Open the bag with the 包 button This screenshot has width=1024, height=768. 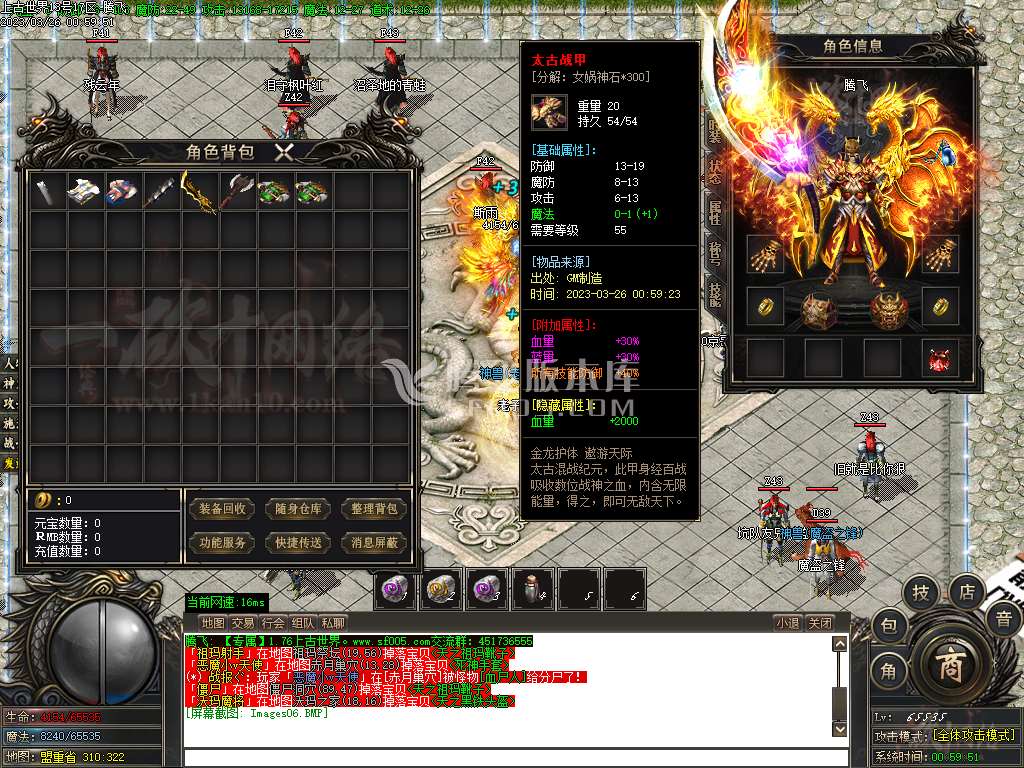coord(888,627)
